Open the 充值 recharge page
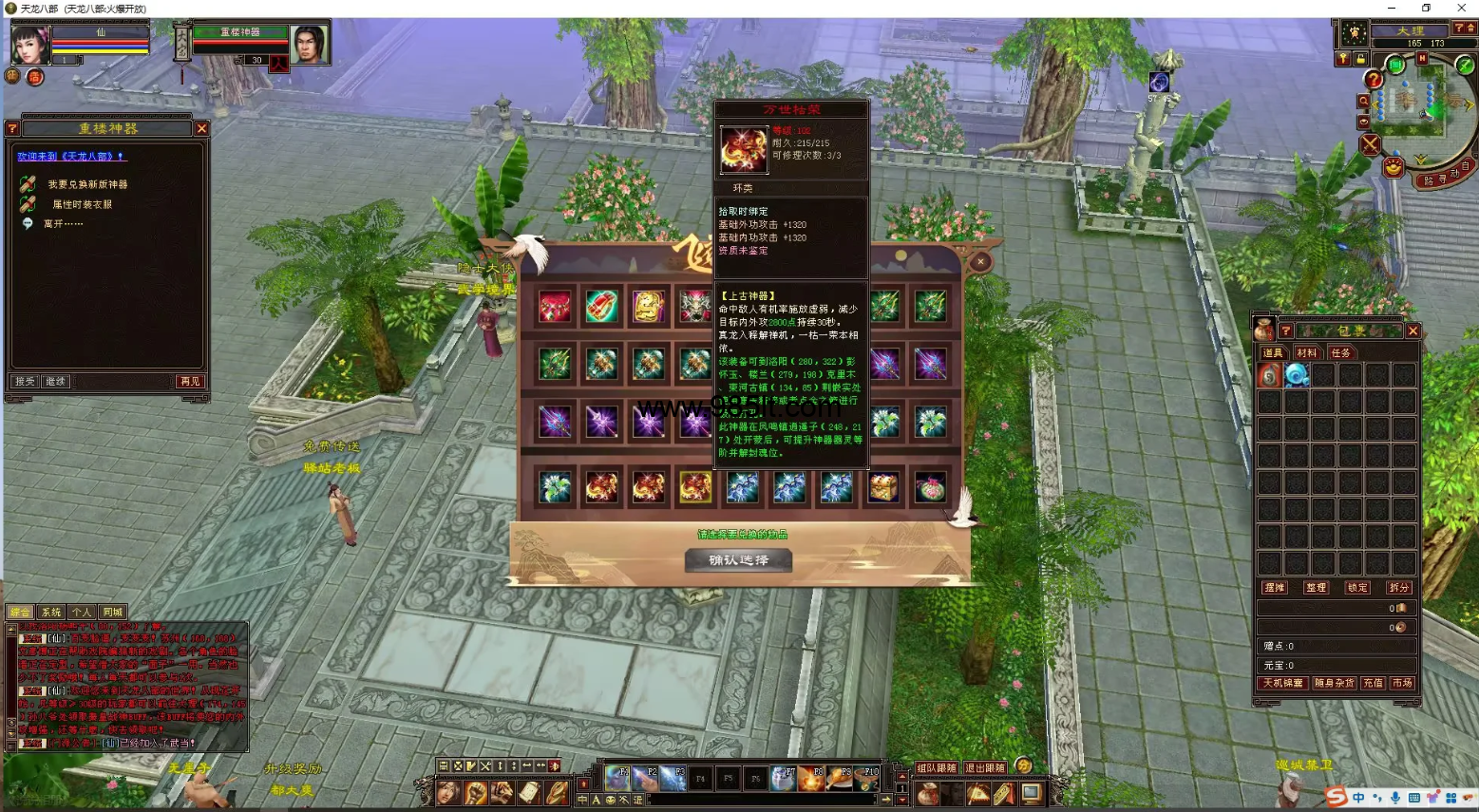1479x812 pixels. pyautogui.click(x=1373, y=683)
